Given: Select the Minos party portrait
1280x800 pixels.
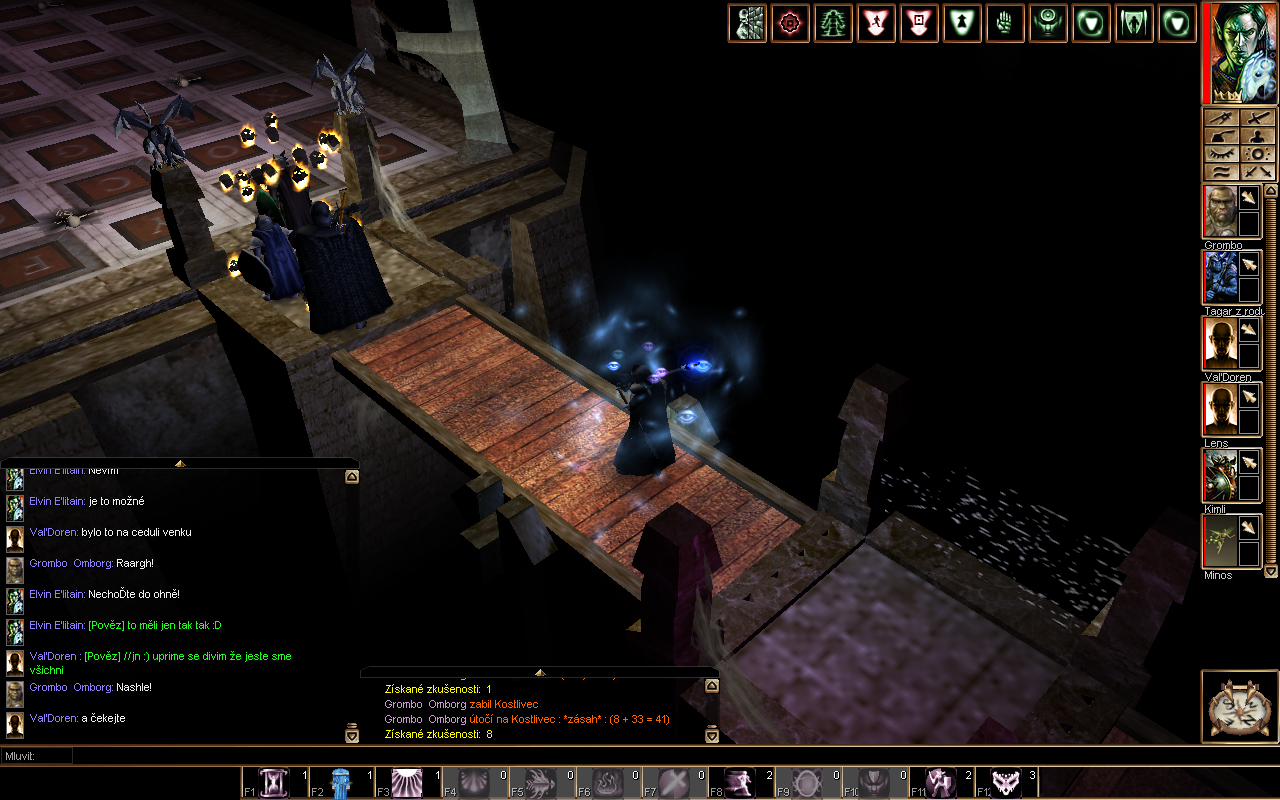Looking at the screenshot, I should (1220, 541).
